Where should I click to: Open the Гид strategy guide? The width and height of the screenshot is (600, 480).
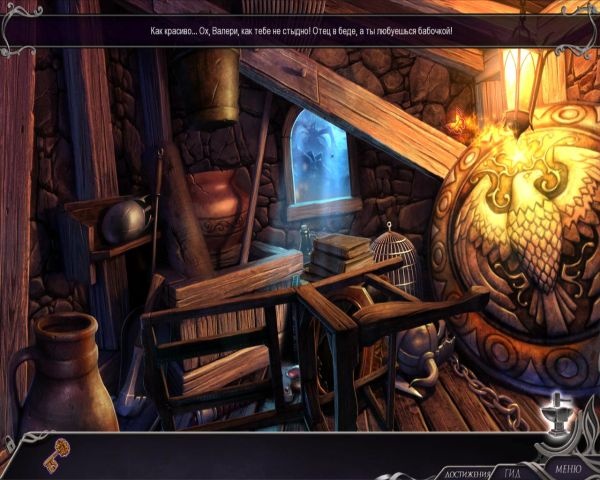(511, 472)
